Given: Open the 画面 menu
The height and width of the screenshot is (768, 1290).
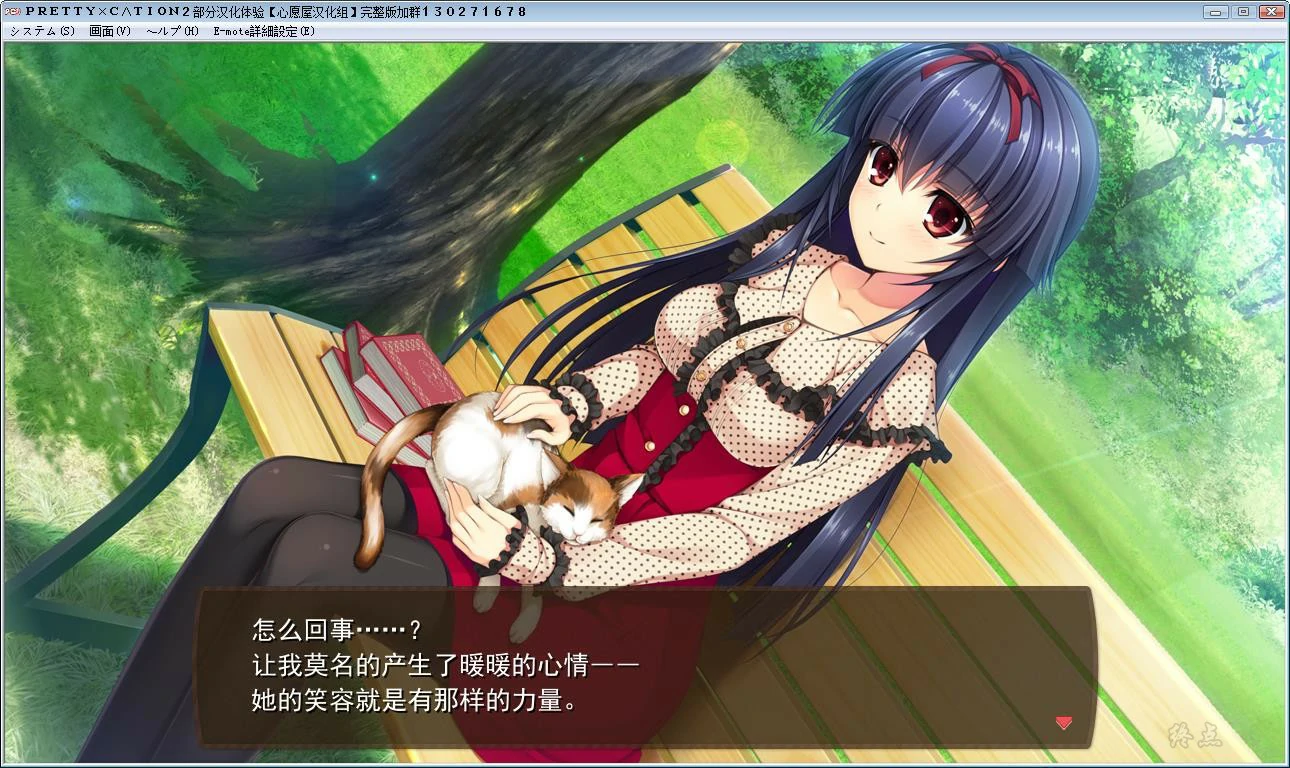Looking at the screenshot, I should click(x=108, y=31).
